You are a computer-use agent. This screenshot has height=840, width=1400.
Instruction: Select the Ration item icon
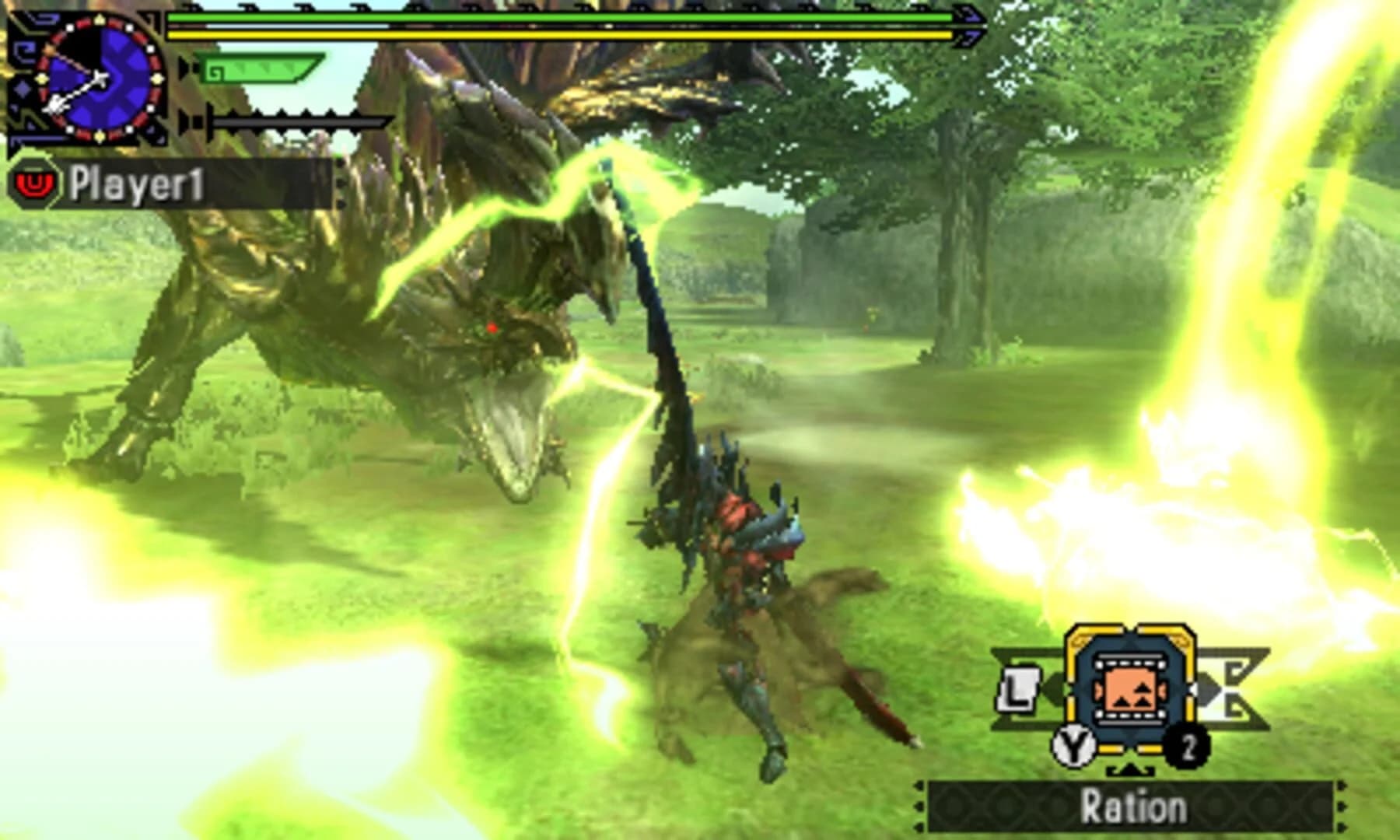pyautogui.click(x=1129, y=690)
